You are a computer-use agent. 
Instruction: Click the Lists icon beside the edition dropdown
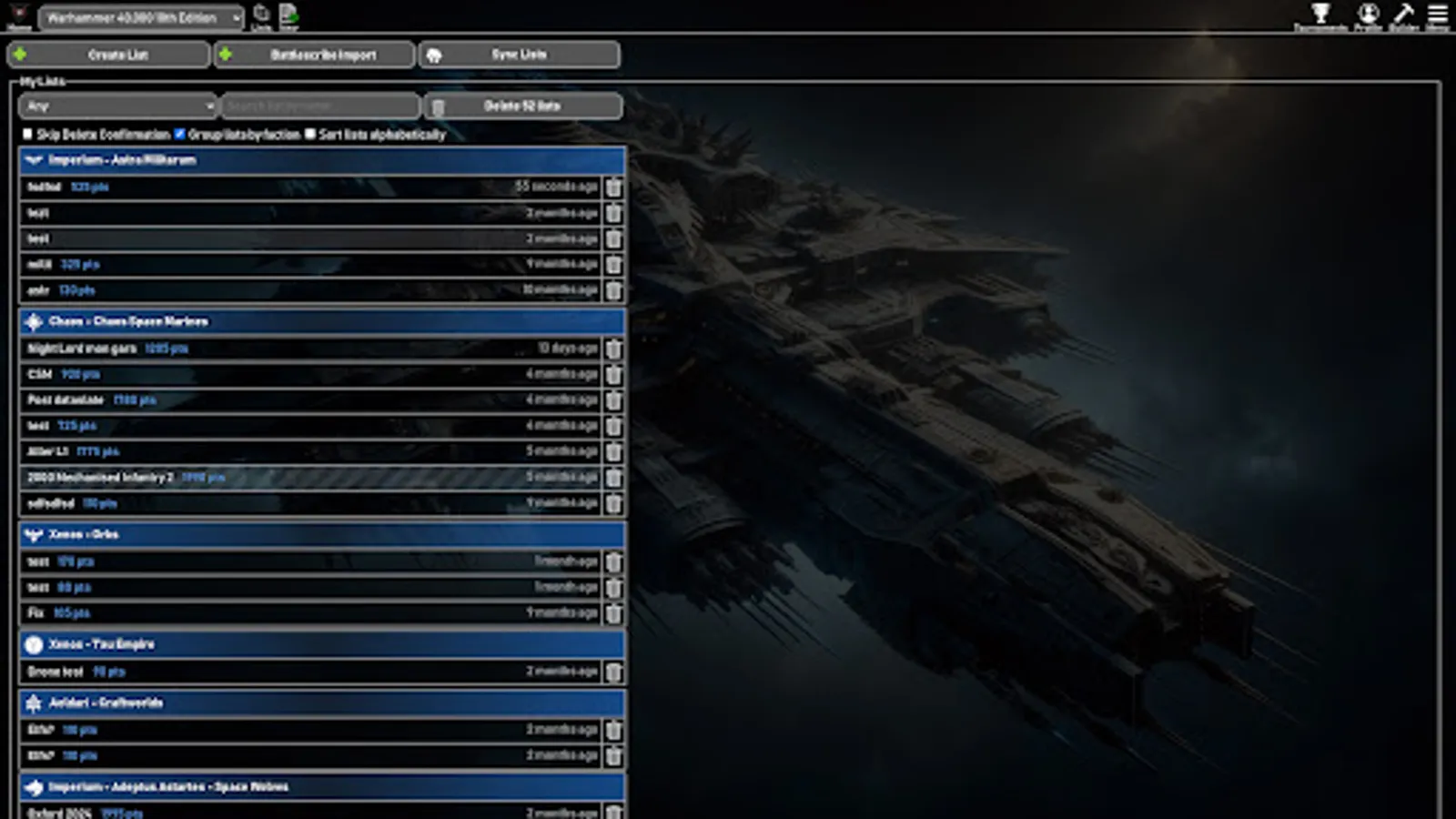[260, 13]
